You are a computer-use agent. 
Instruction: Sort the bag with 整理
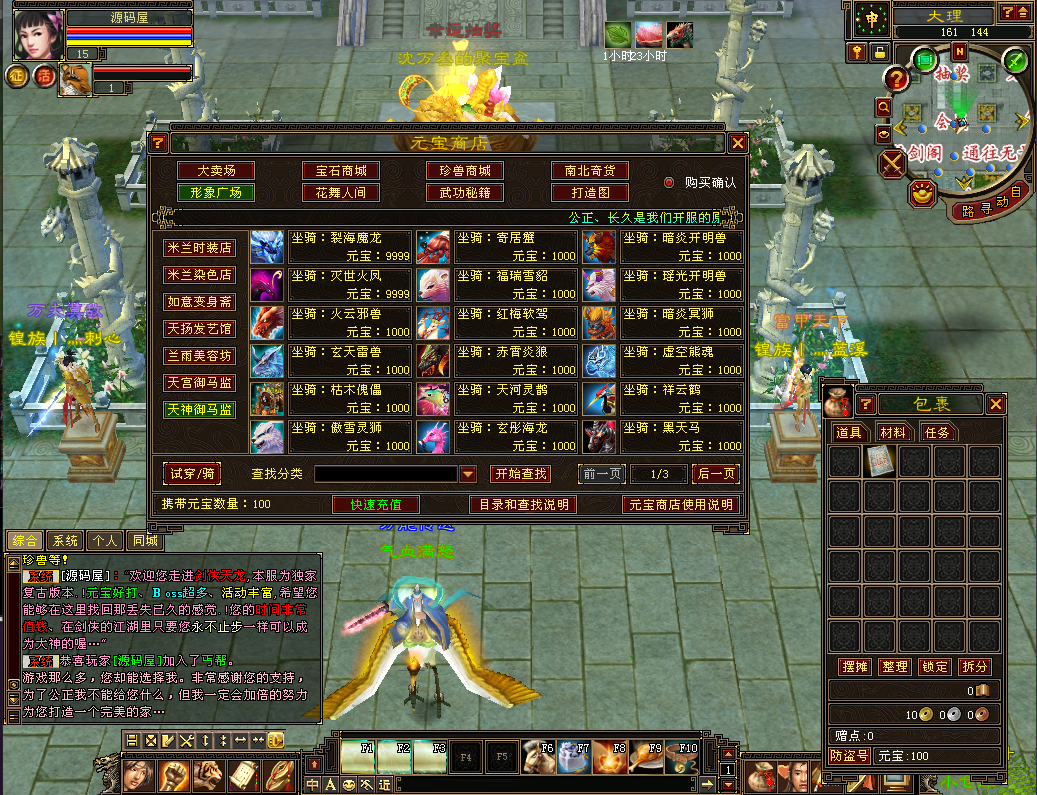[894, 667]
